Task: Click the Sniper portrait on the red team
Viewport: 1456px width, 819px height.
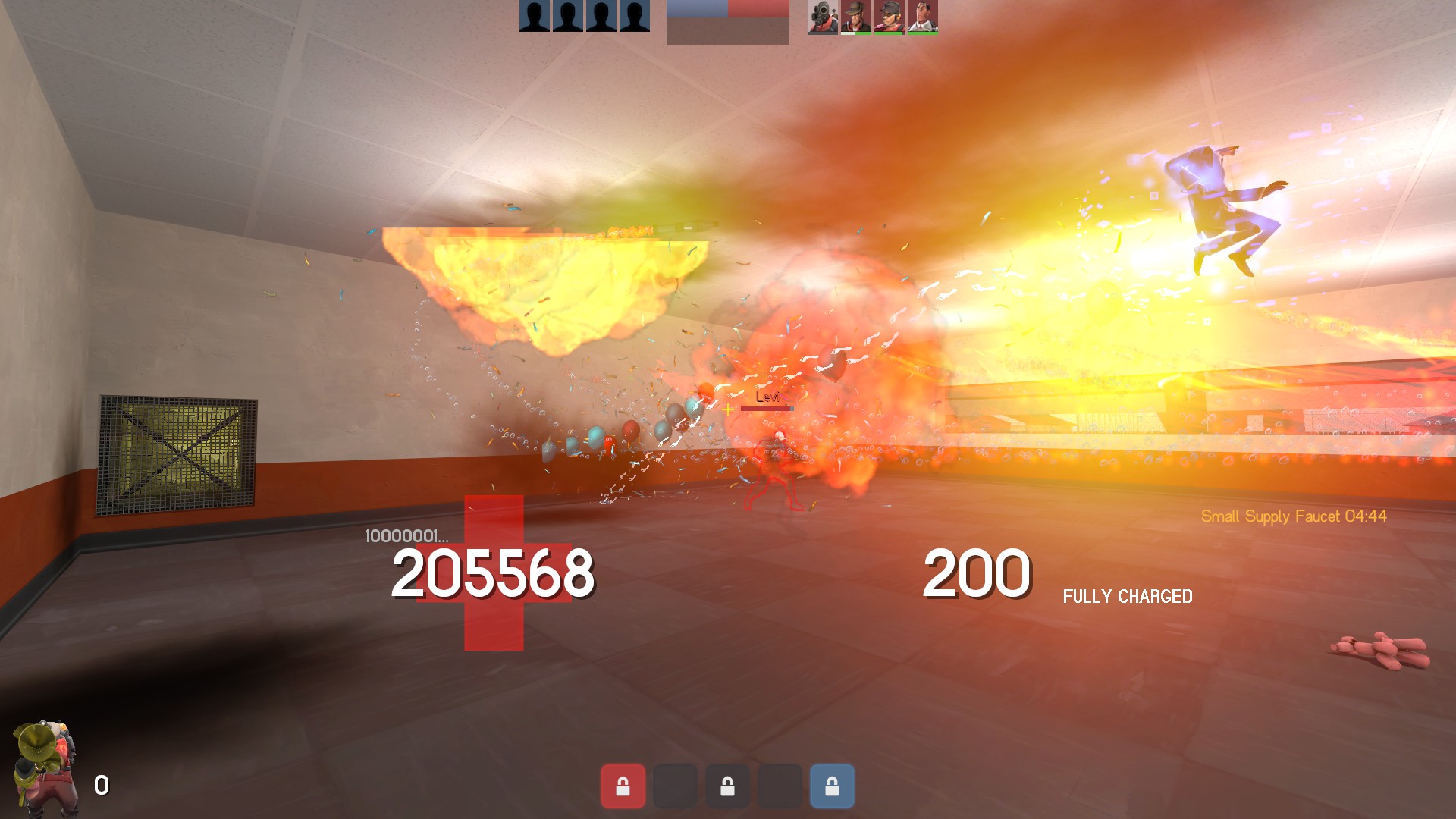Action: (x=855, y=17)
